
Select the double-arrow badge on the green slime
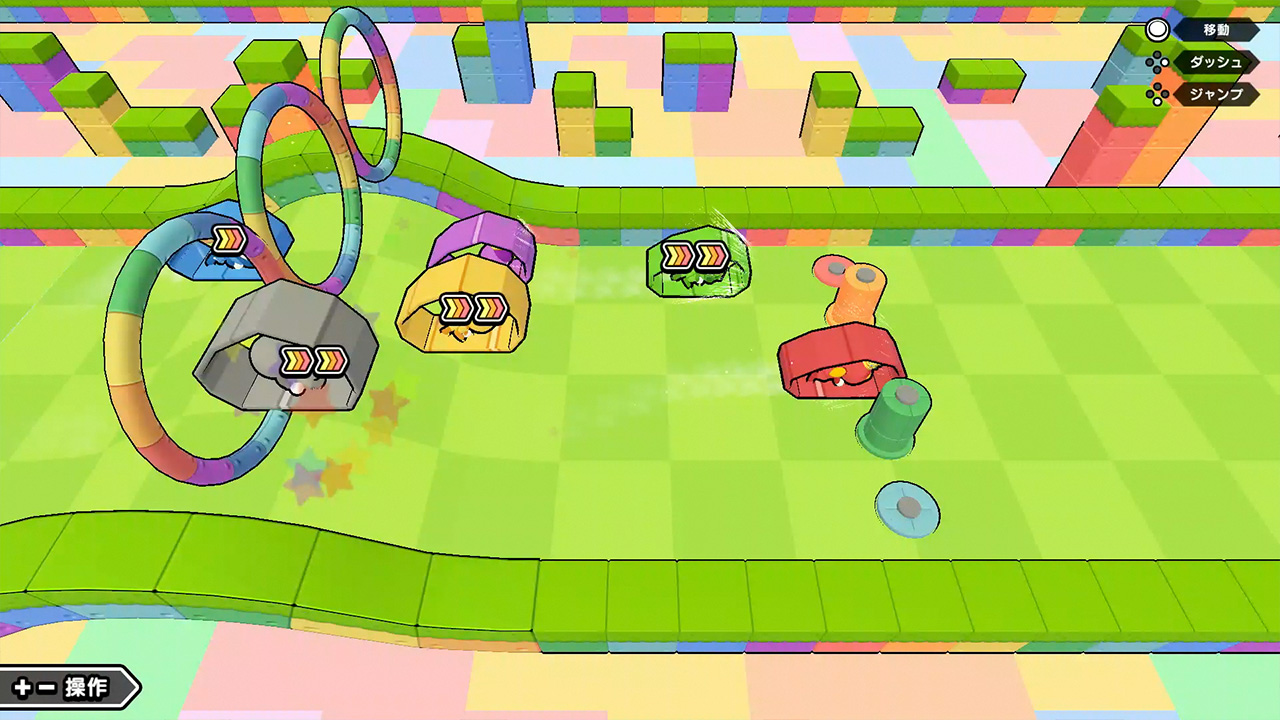pos(697,257)
